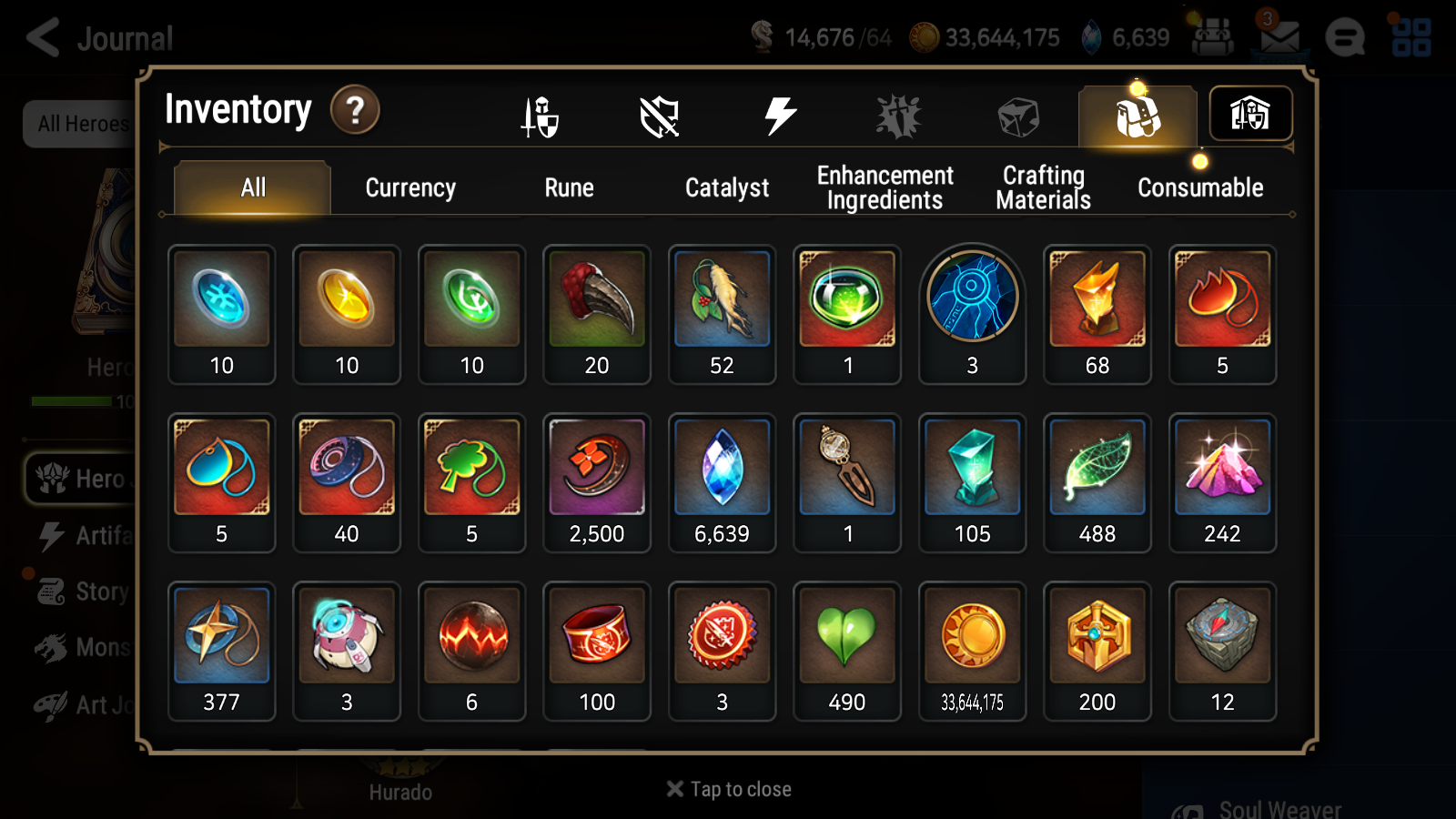Choose the green heart item with 490
Viewport: 1456px width, 819px height.
click(846, 651)
